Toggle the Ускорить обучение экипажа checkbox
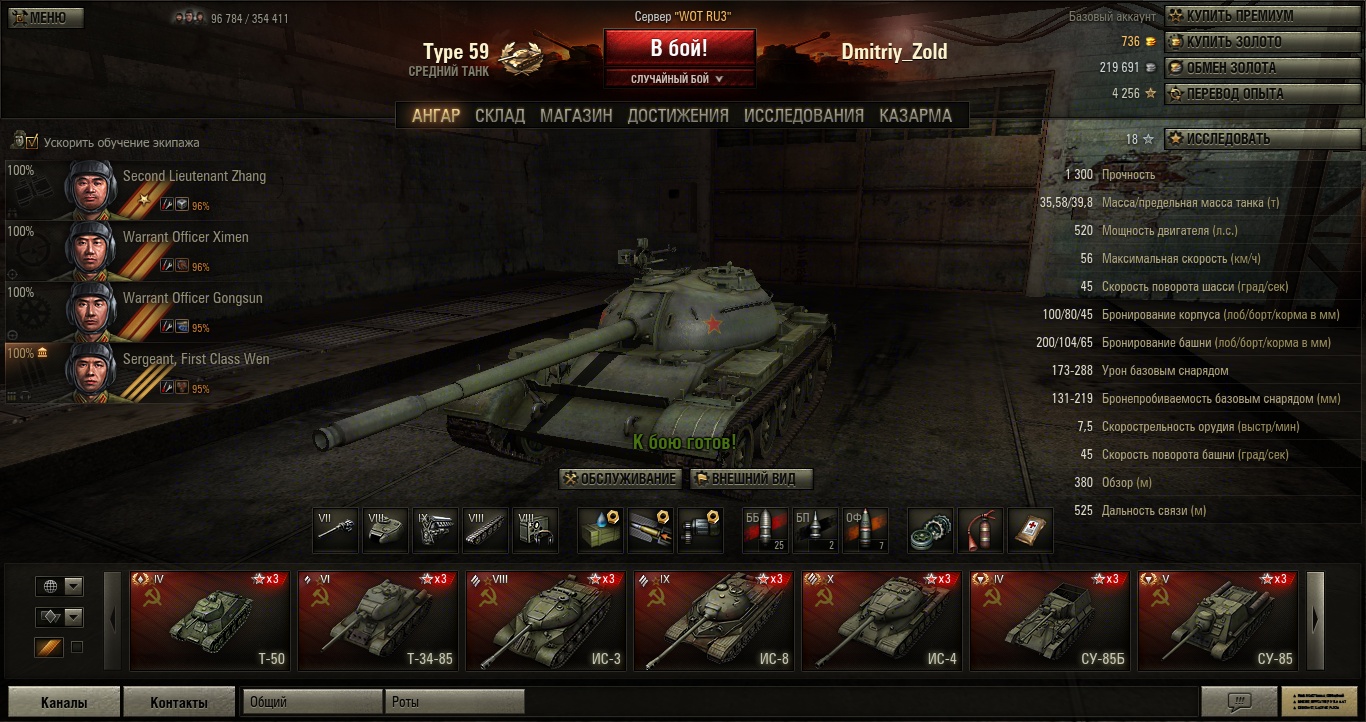Viewport: 1366px width, 722px height. (x=32, y=142)
